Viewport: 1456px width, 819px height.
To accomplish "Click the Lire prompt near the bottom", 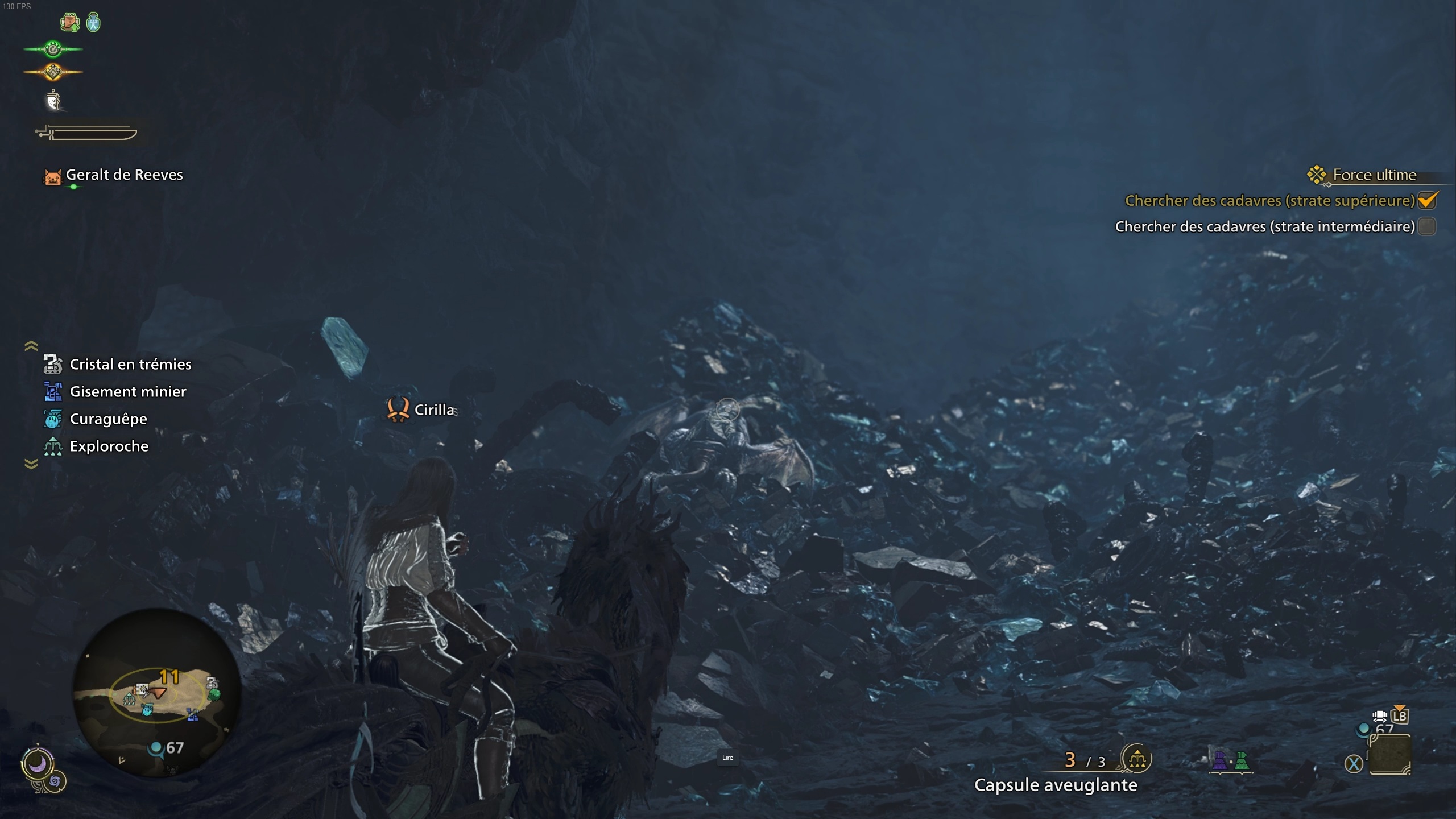I will point(728,758).
